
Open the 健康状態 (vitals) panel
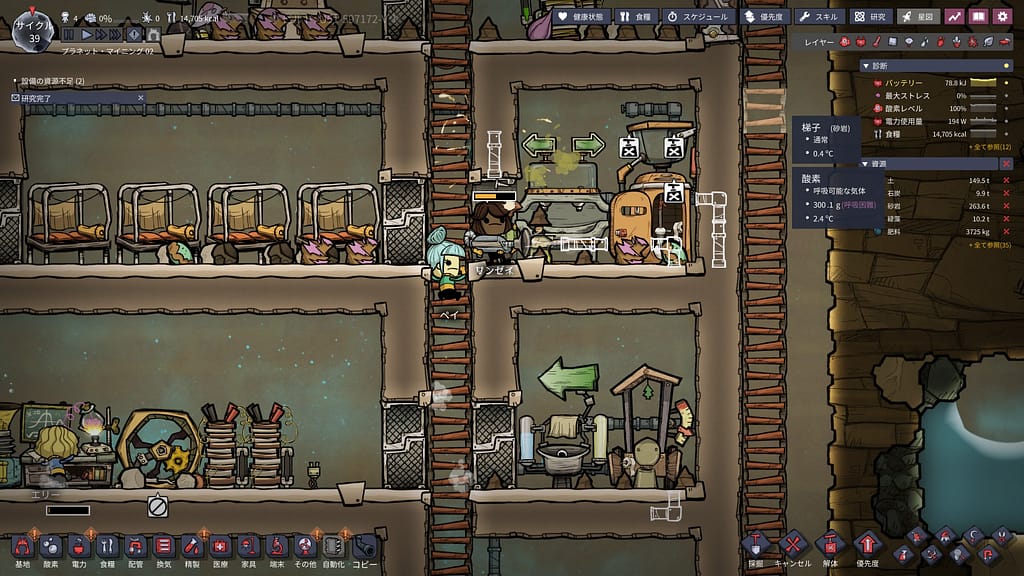point(578,16)
